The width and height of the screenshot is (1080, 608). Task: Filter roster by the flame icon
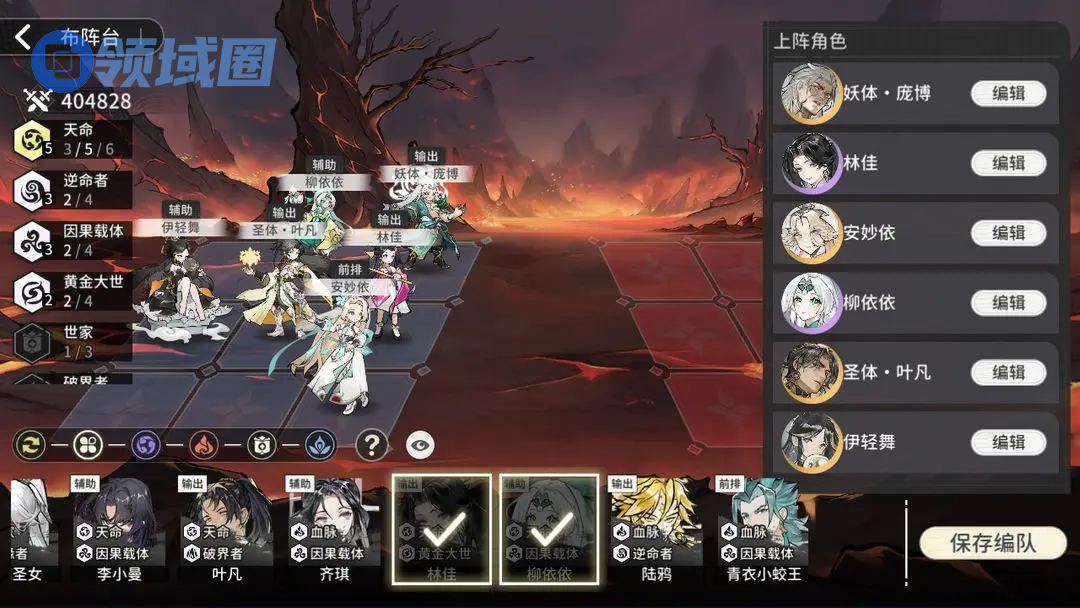click(204, 444)
